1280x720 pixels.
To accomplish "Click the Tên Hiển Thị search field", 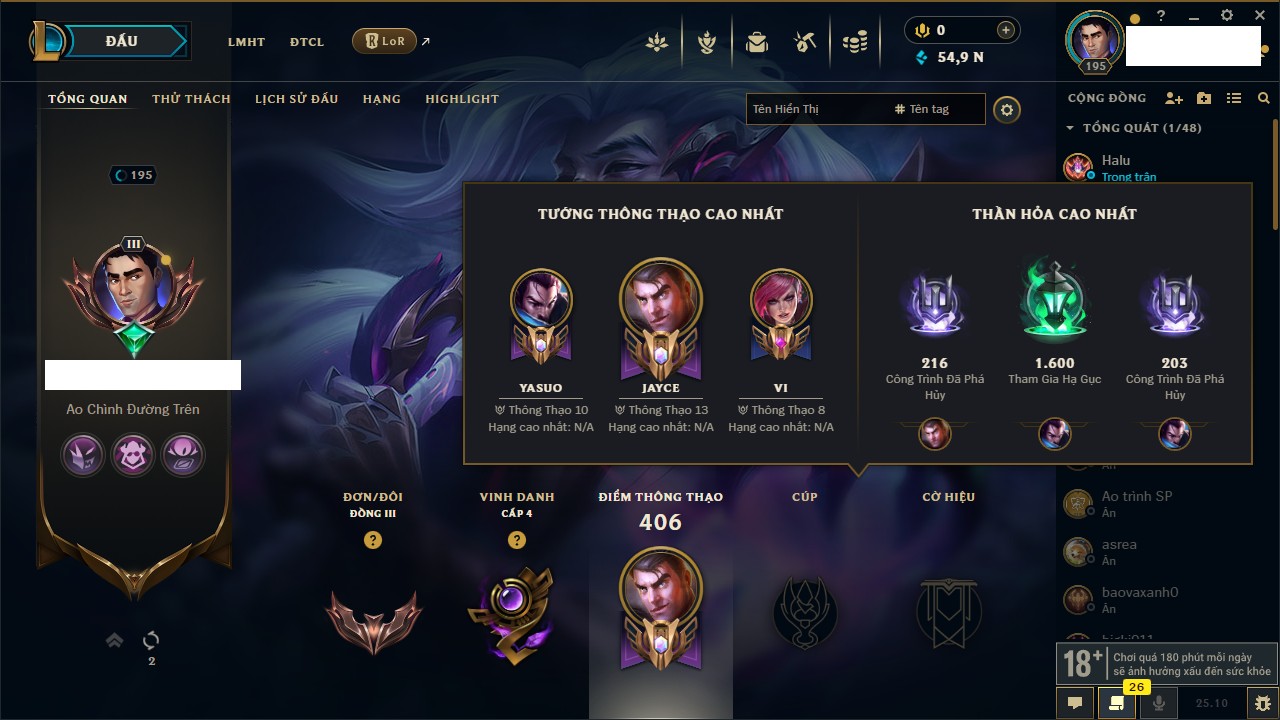I will point(815,109).
